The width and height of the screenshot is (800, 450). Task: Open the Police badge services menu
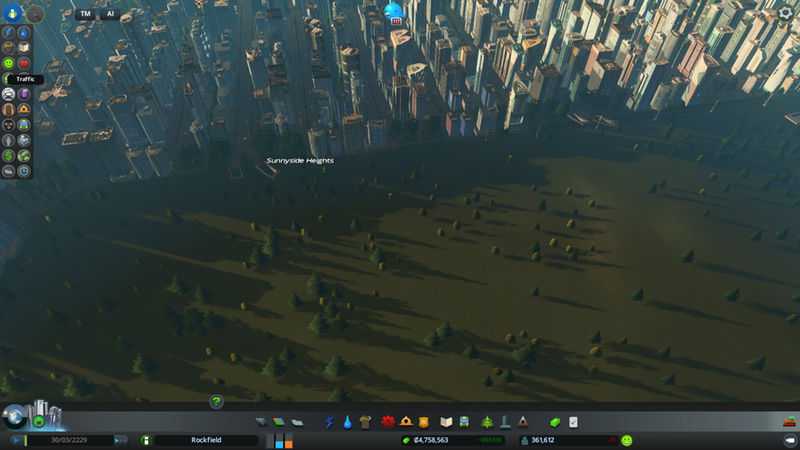coord(423,422)
